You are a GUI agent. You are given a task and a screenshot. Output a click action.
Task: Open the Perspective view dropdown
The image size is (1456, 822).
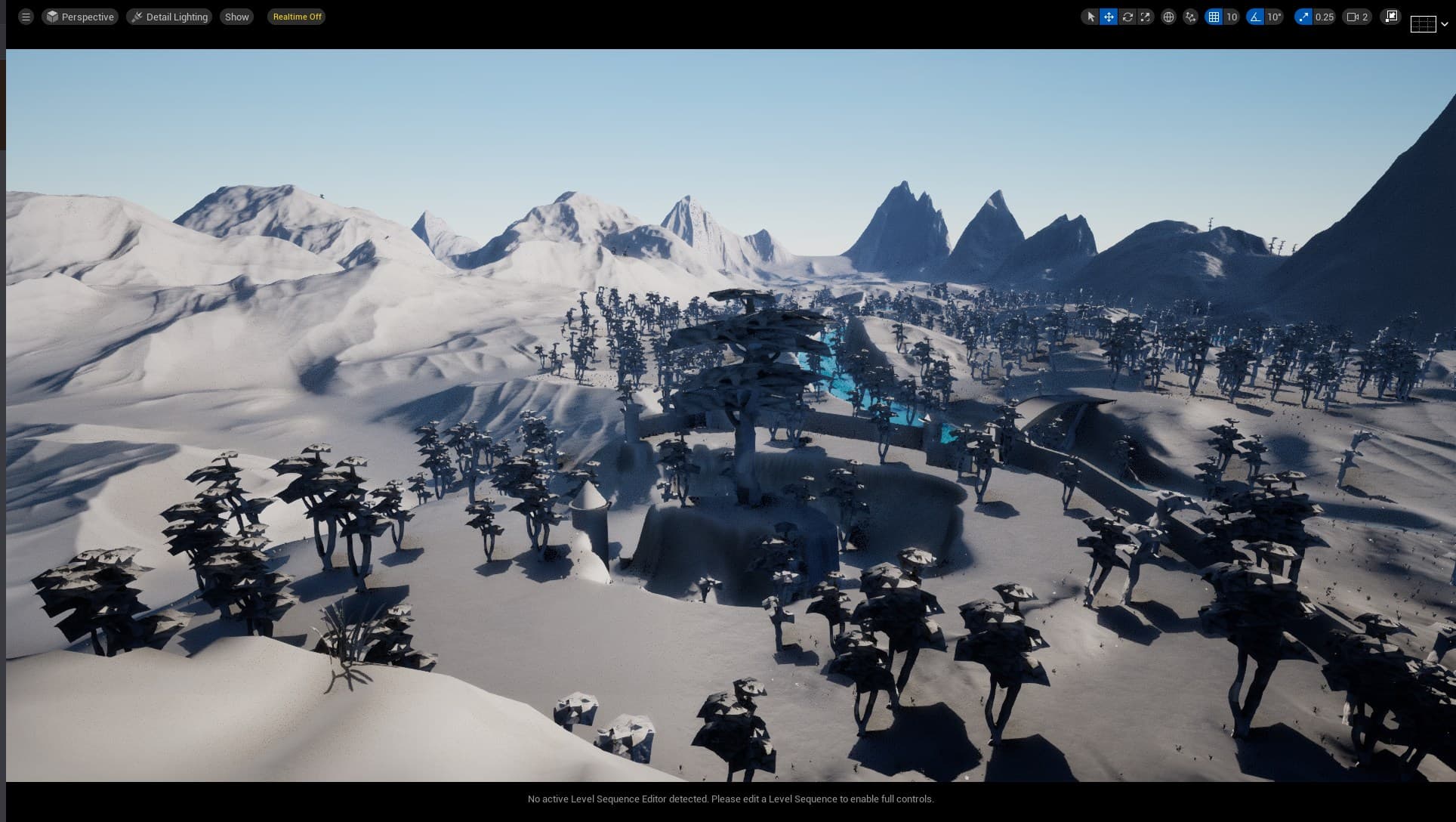(80, 16)
